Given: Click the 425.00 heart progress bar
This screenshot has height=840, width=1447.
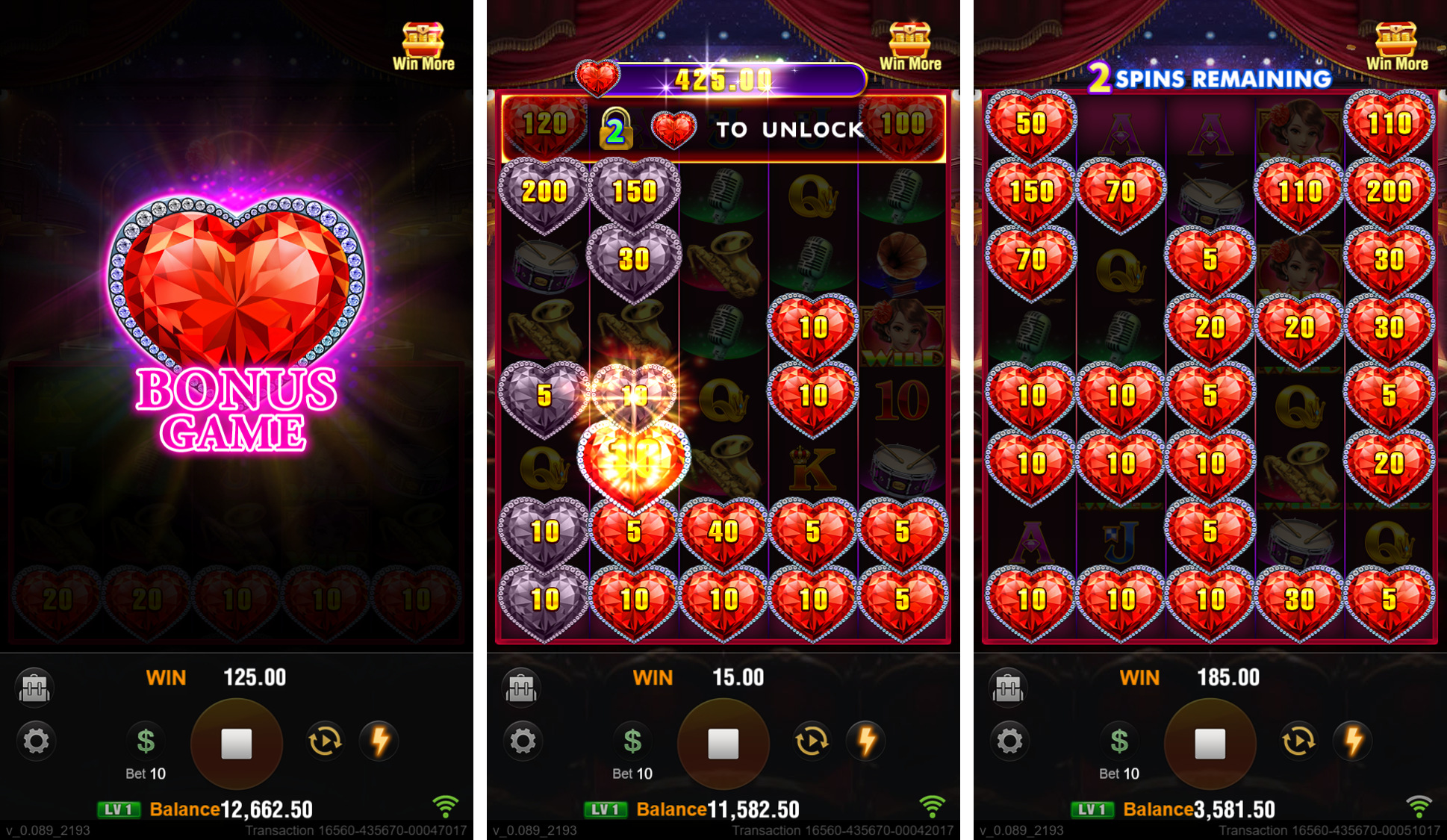Looking at the screenshot, I should (x=724, y=77).
